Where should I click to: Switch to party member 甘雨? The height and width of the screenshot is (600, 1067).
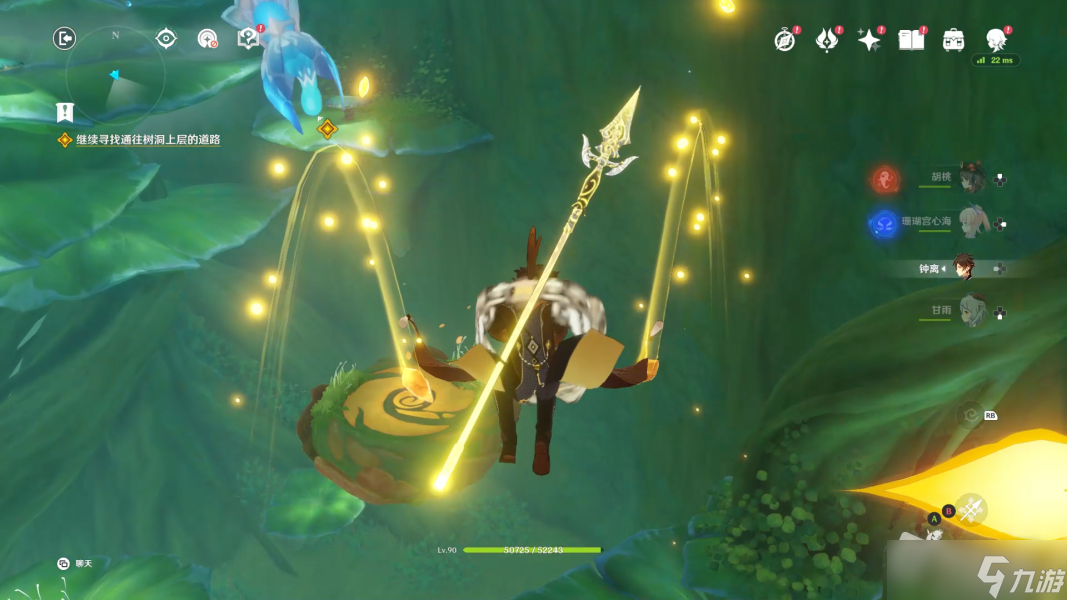tap(969, 312)
